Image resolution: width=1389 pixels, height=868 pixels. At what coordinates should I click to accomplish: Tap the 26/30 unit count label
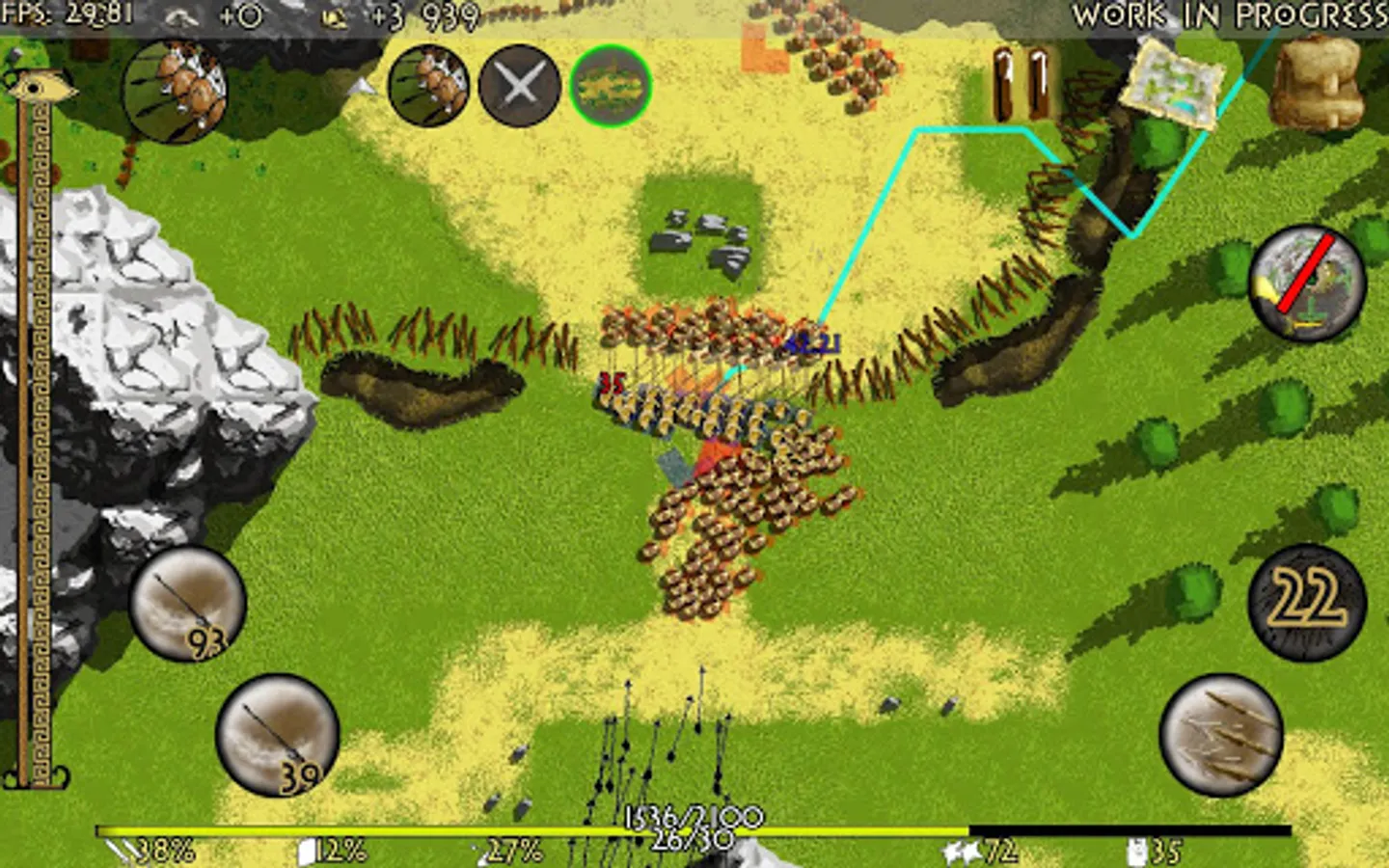tap(691, 838)
